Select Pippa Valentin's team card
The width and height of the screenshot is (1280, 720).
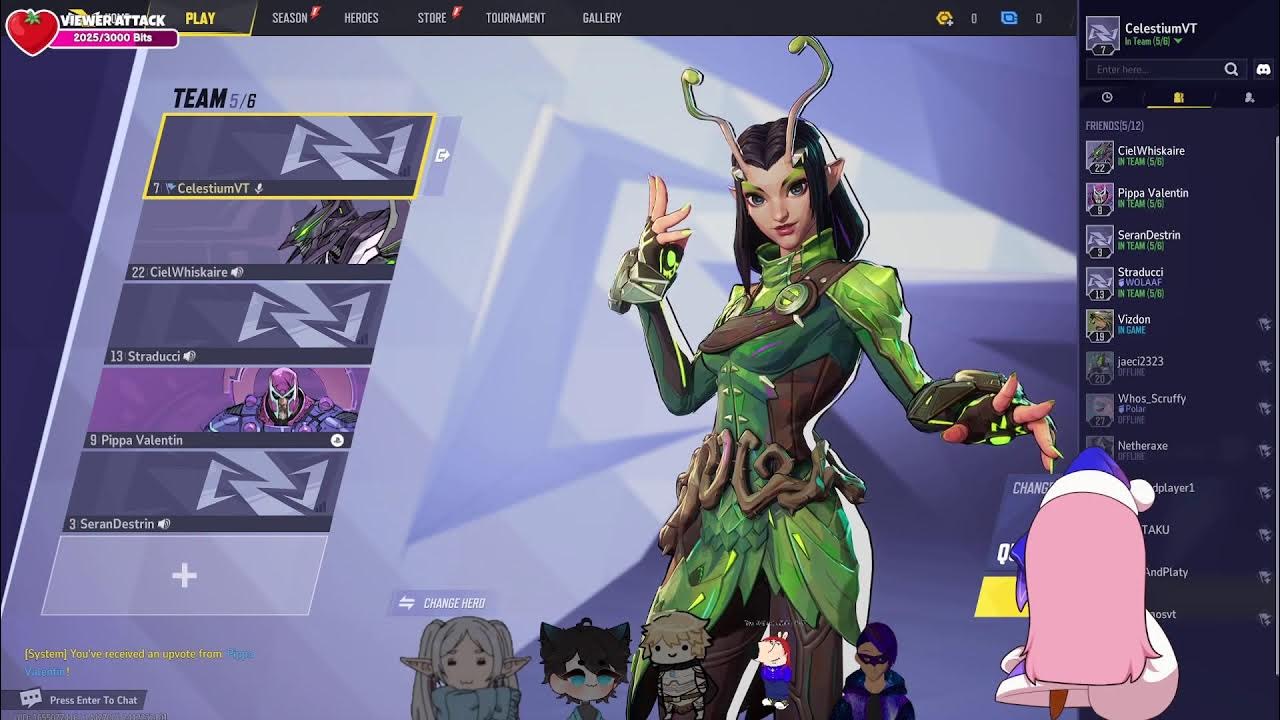click(228, 407)
